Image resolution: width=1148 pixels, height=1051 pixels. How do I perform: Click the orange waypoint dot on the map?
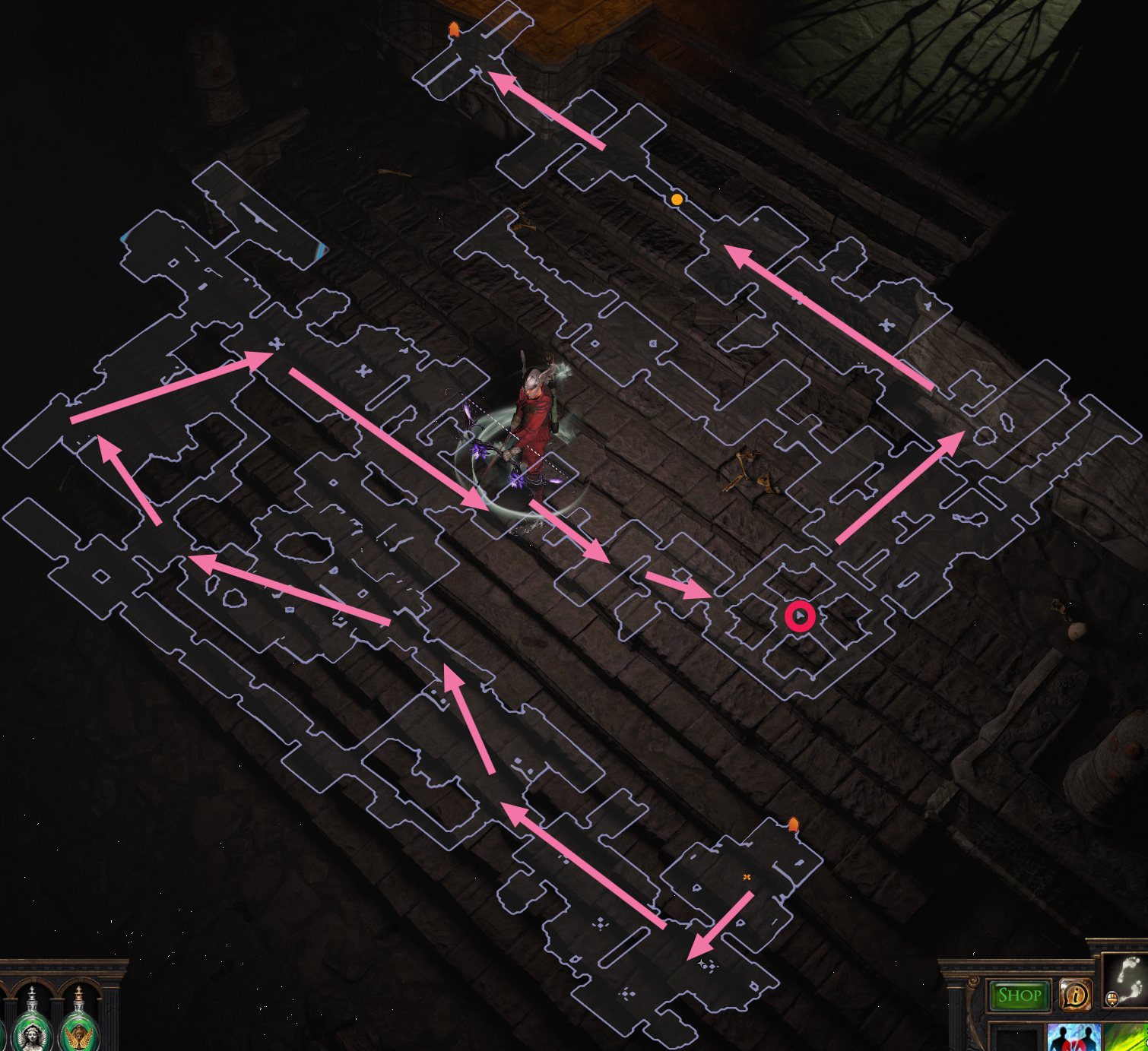675,200
